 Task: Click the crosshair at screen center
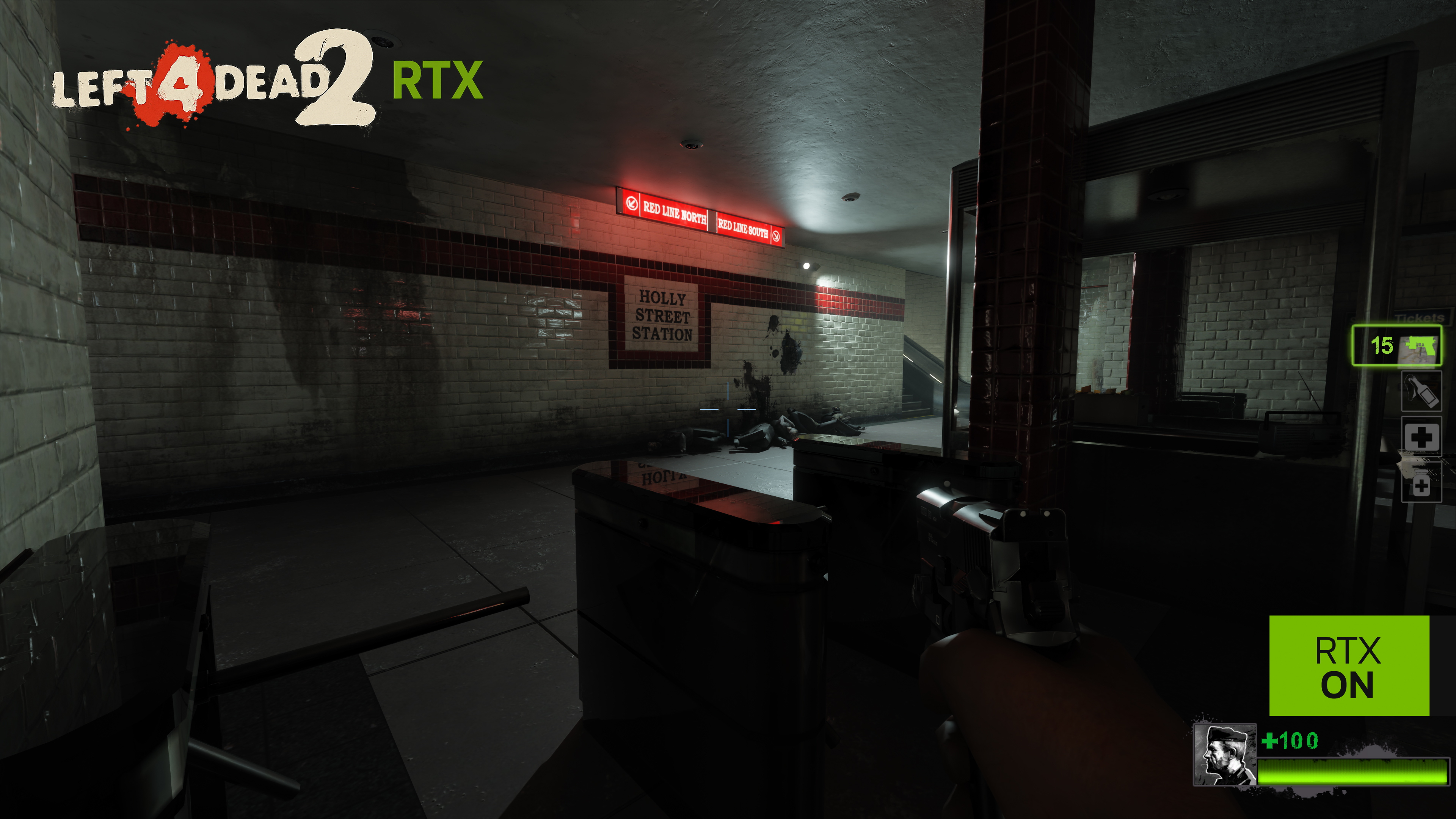[728, 409]
